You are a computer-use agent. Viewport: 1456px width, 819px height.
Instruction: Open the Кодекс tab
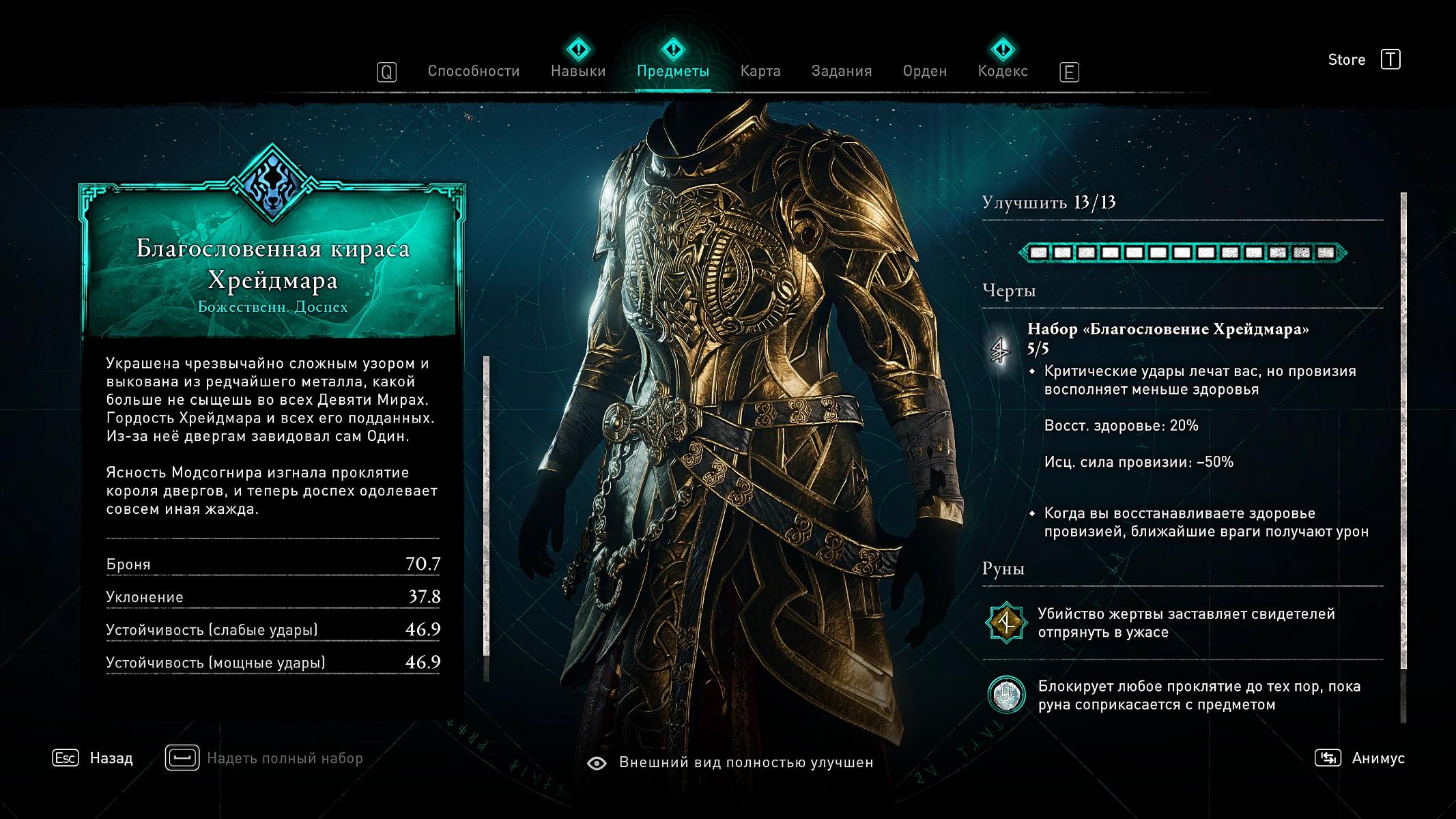tap(1002, 71)
